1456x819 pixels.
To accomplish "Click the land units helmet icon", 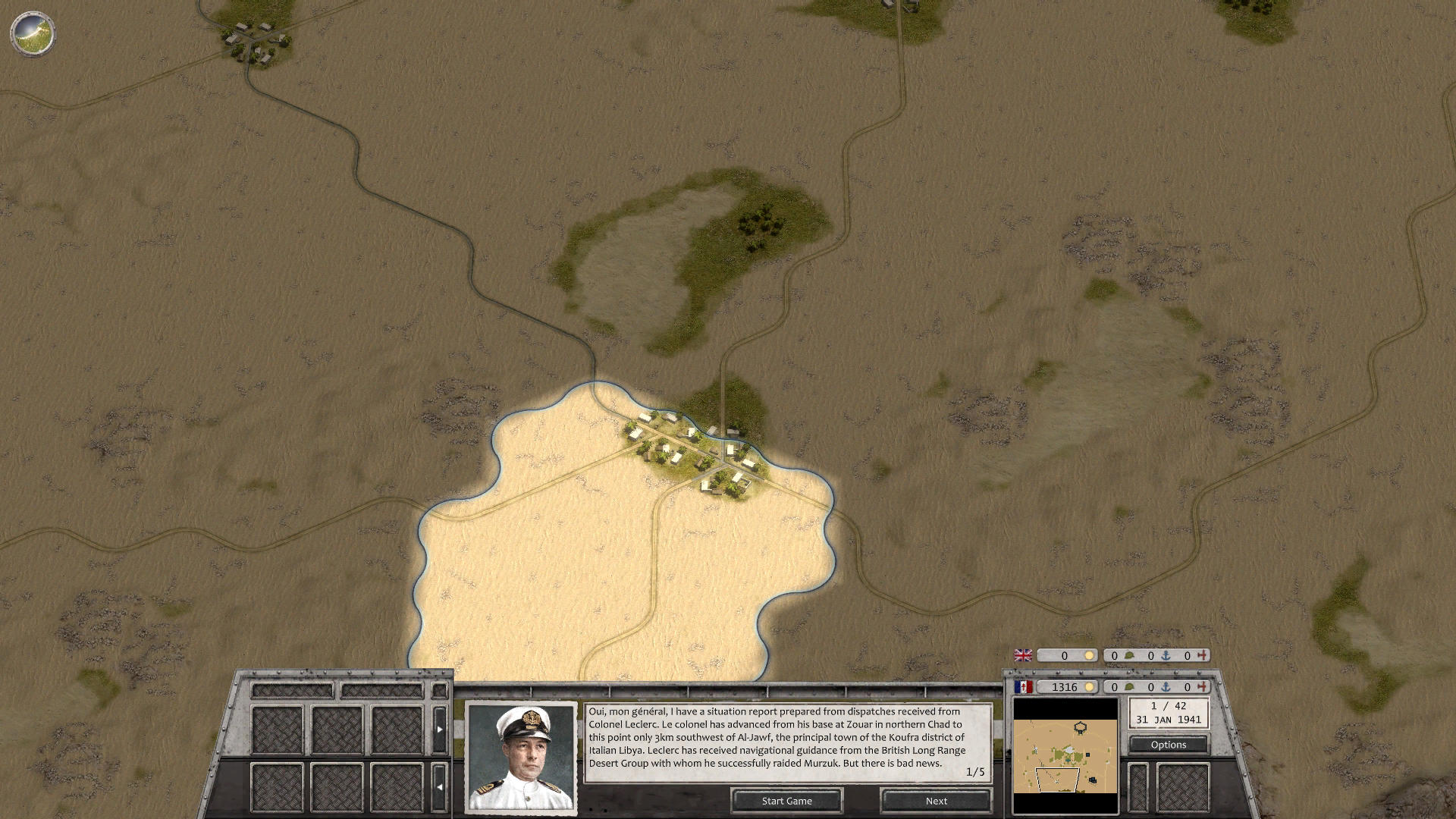I will 1129,686.
